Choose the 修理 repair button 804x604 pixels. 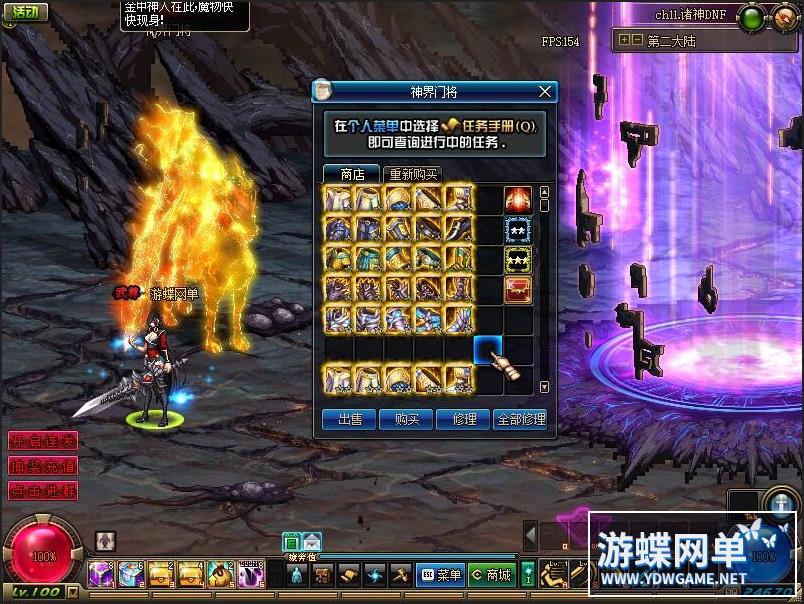pyautogui.click(x=464, y=420)
